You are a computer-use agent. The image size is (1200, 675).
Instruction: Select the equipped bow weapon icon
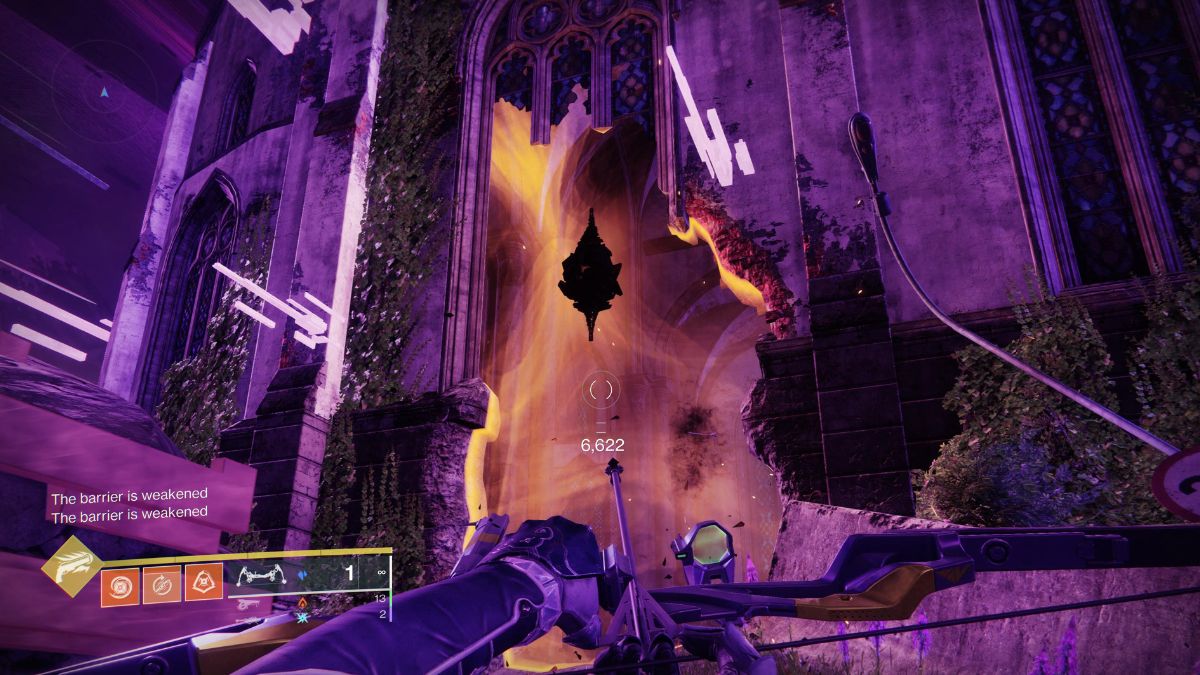tap(260, 576)
